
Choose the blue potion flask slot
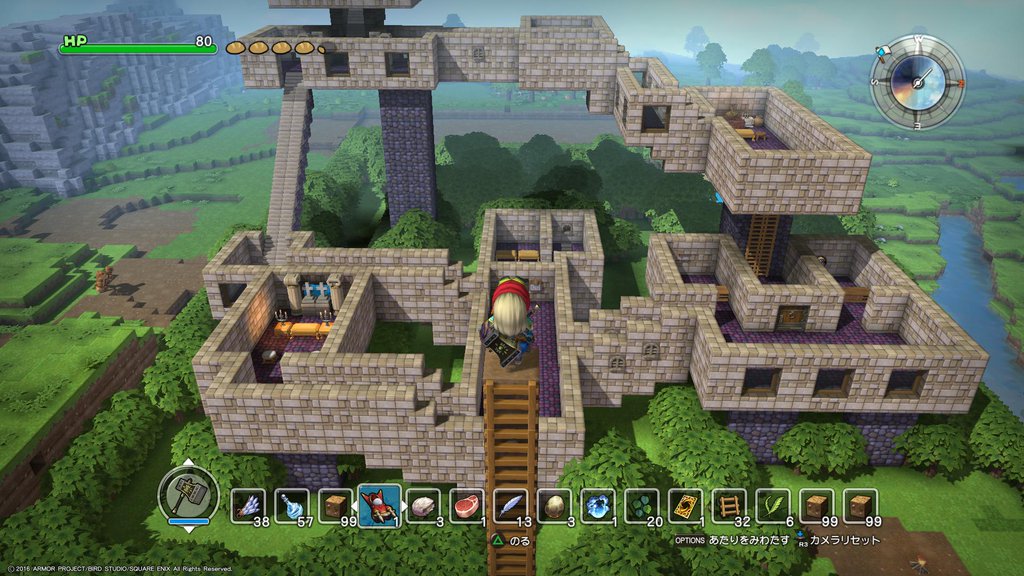tap(293, 506)
